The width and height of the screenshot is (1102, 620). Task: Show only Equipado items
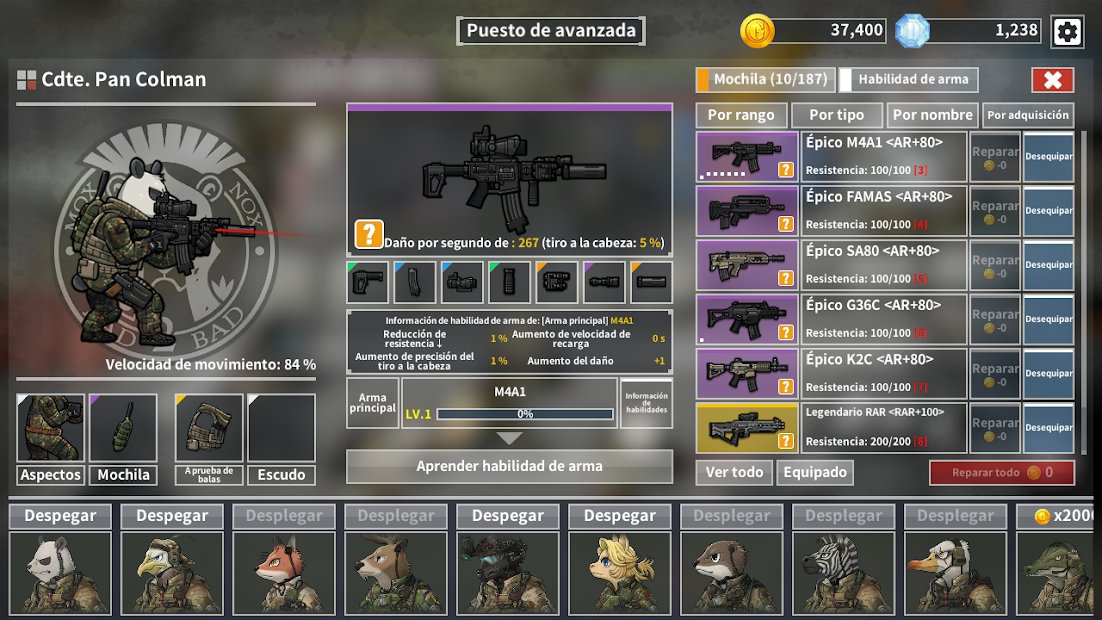coord(815,472)
